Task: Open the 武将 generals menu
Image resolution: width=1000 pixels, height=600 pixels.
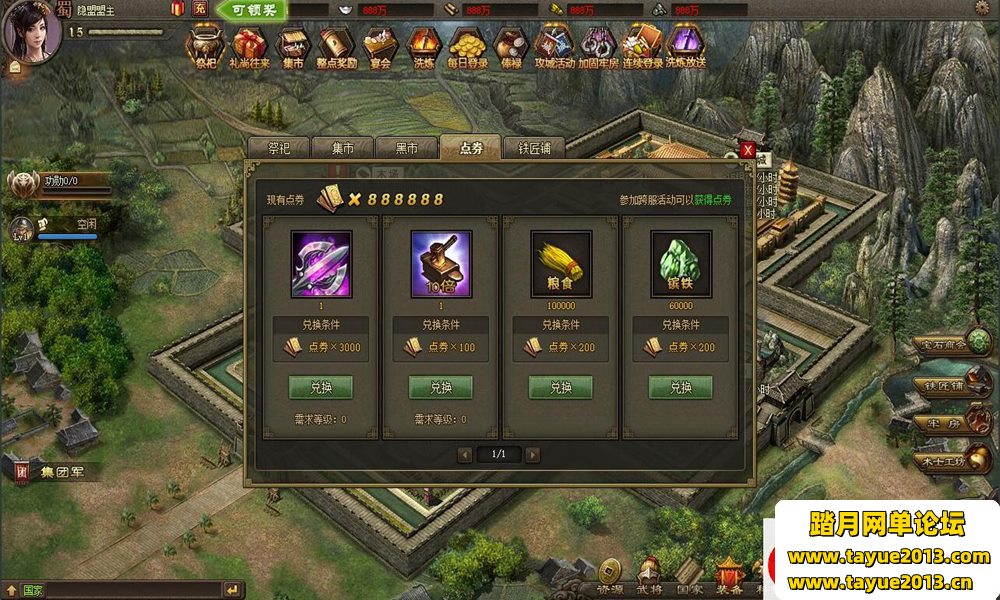Action: tap(647, 577)
